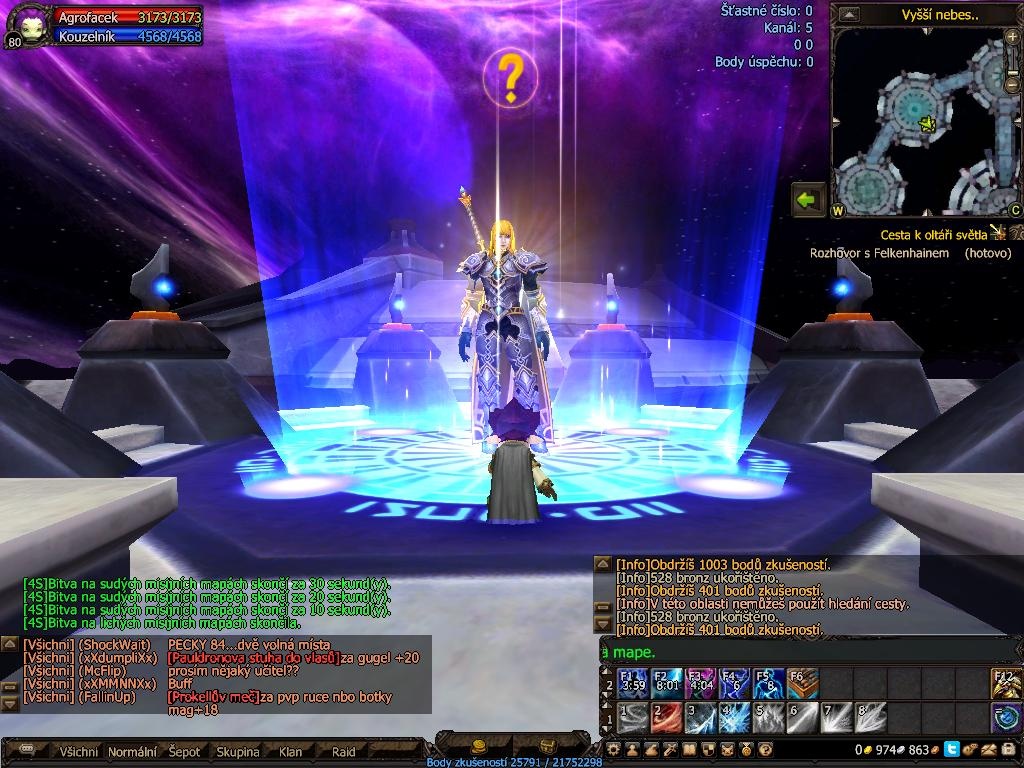The height and width of the screenshot is (768, 1024).
Task: Switch to the Klan chat tab
Action: coord(290,751)
